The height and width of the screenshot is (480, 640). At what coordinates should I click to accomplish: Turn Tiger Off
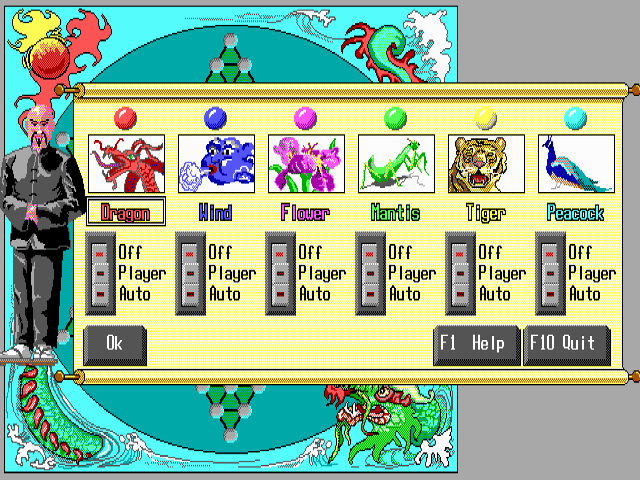point(460,253)
